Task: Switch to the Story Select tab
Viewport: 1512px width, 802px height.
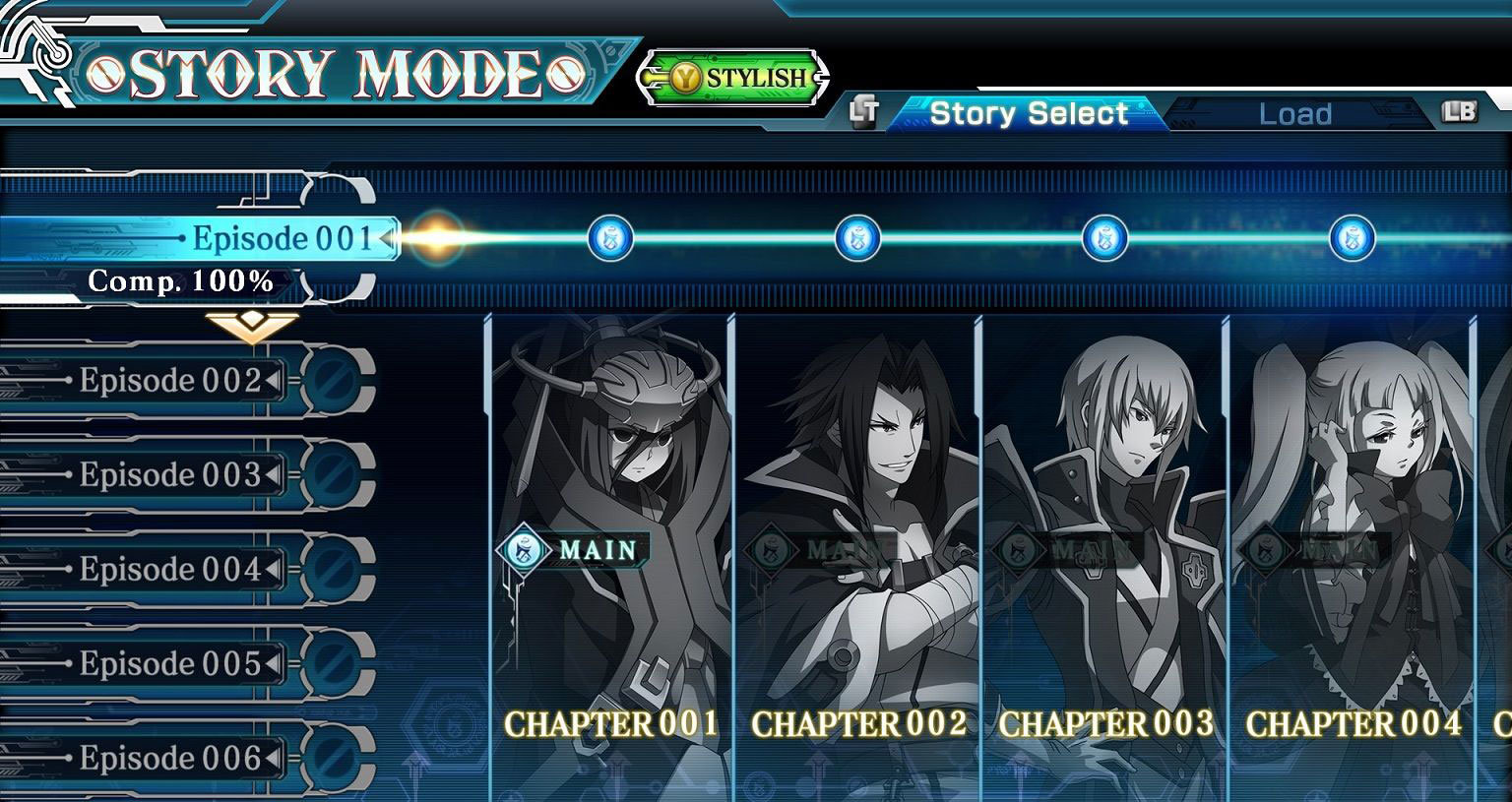Action: 1028,114
